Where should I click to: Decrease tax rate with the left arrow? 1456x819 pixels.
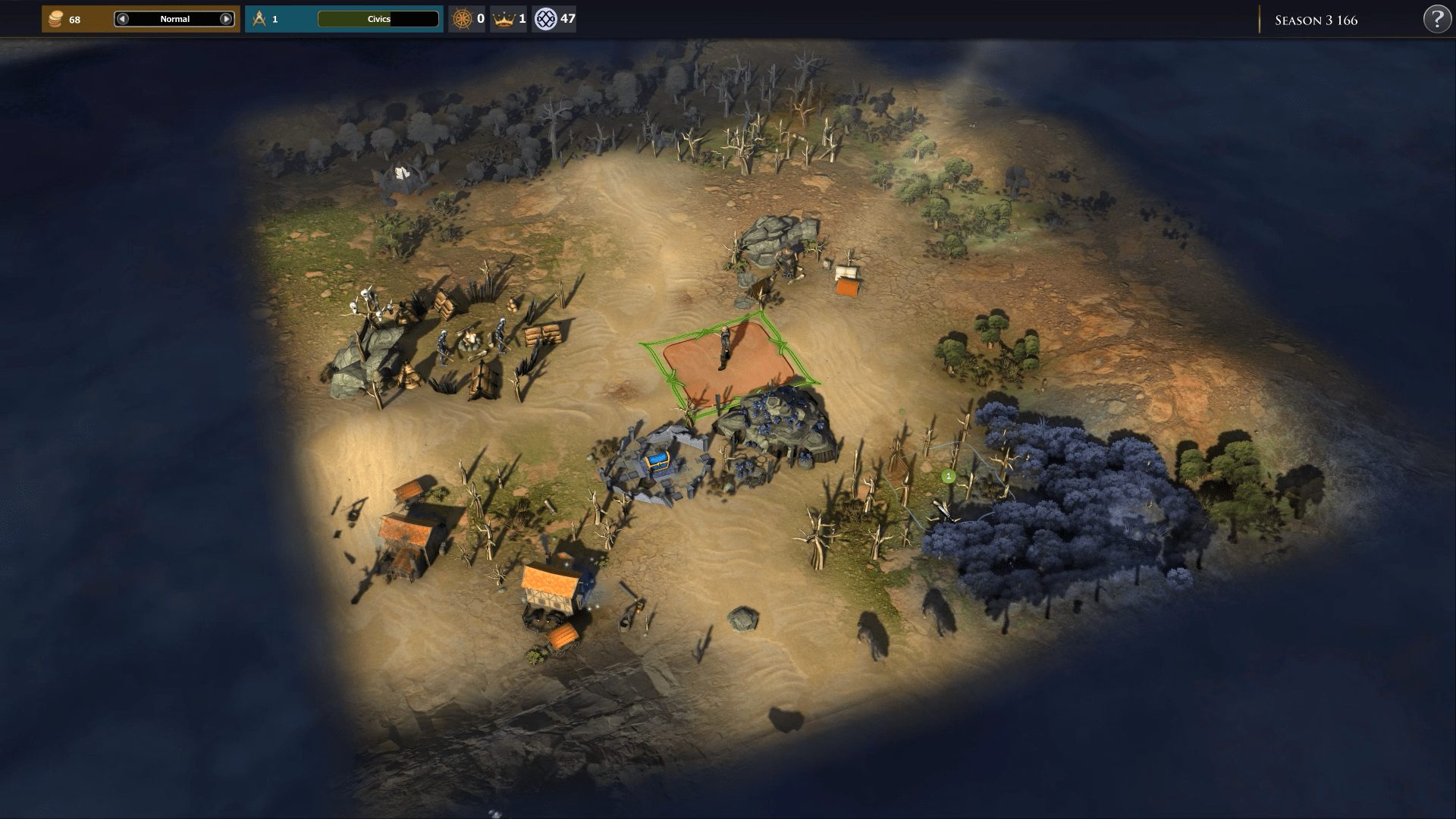(x=123, y=19)
